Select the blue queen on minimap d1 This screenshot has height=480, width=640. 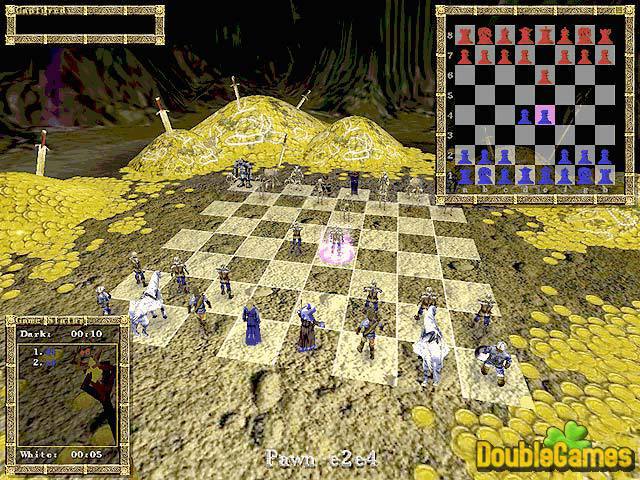pyautogui.click(x=524, y=176)
